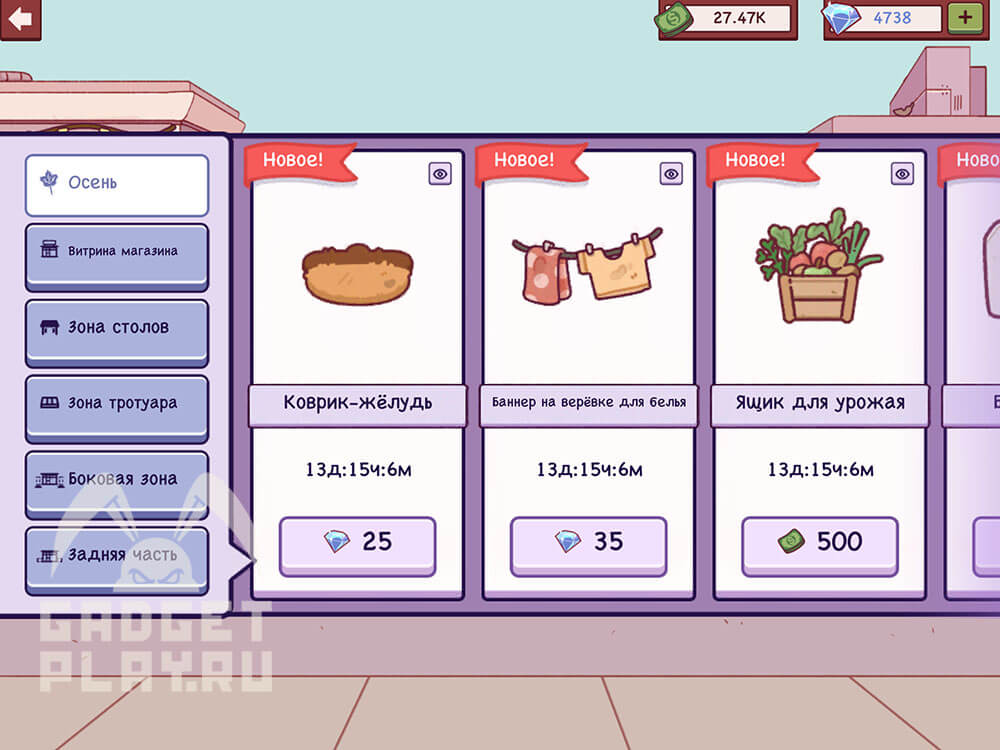Screen dimensions: 1000x750
Task: Add more diamonds with the plus button
Action: (965, 18)
